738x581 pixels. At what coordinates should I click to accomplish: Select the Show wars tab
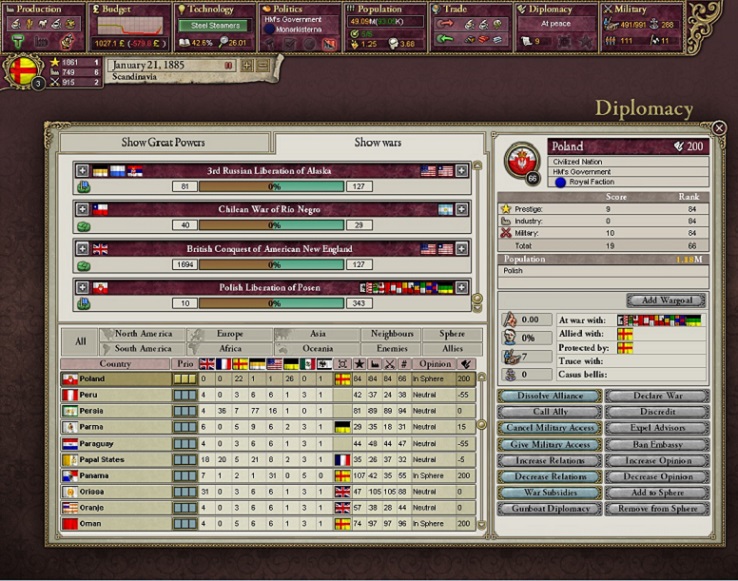[x=378, y=143]
